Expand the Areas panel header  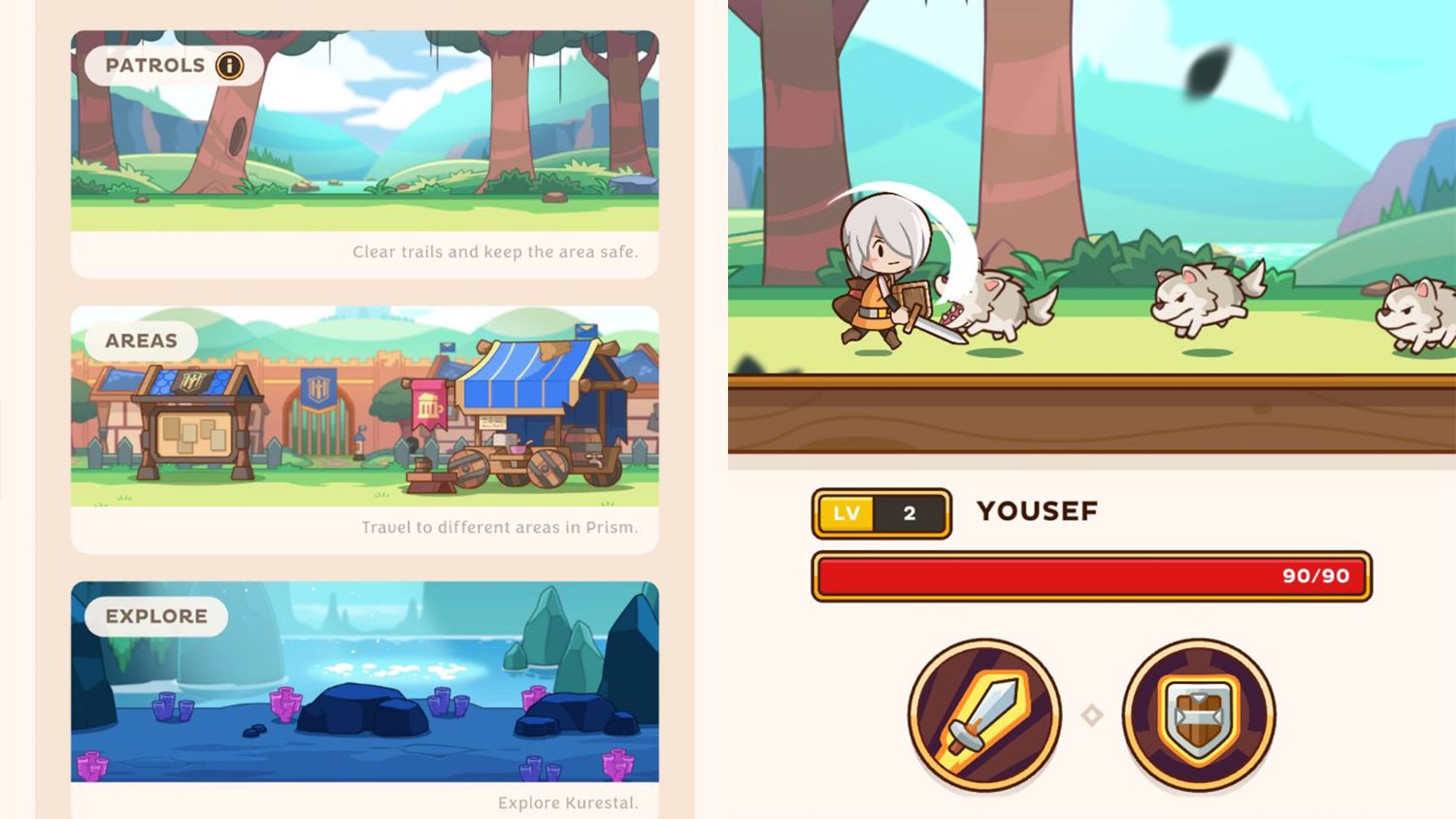tap(142, 341)
